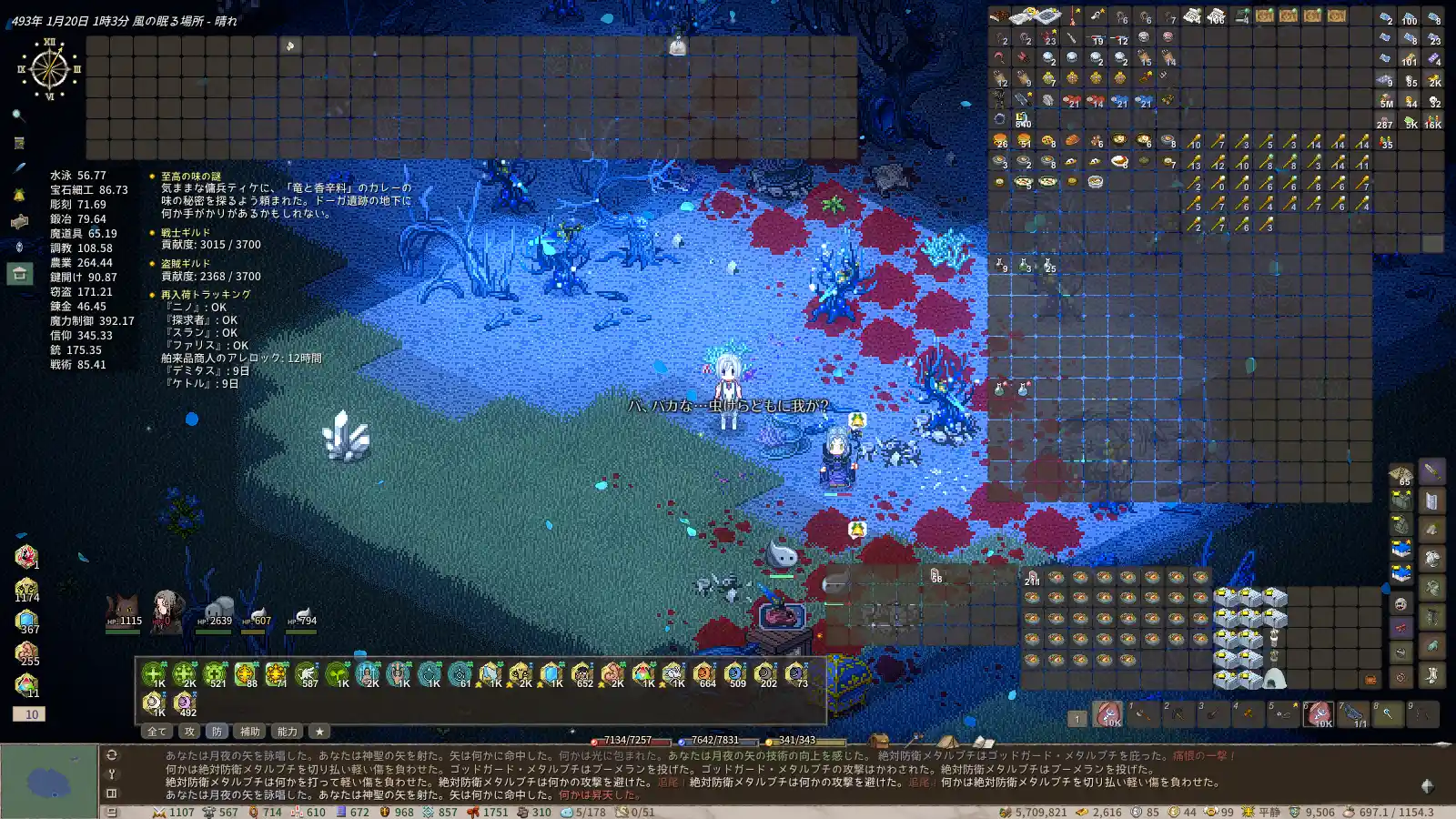Pick the item stack labeled 840
Viewport: 1456px width, 819px height.
pos(1023,119)
